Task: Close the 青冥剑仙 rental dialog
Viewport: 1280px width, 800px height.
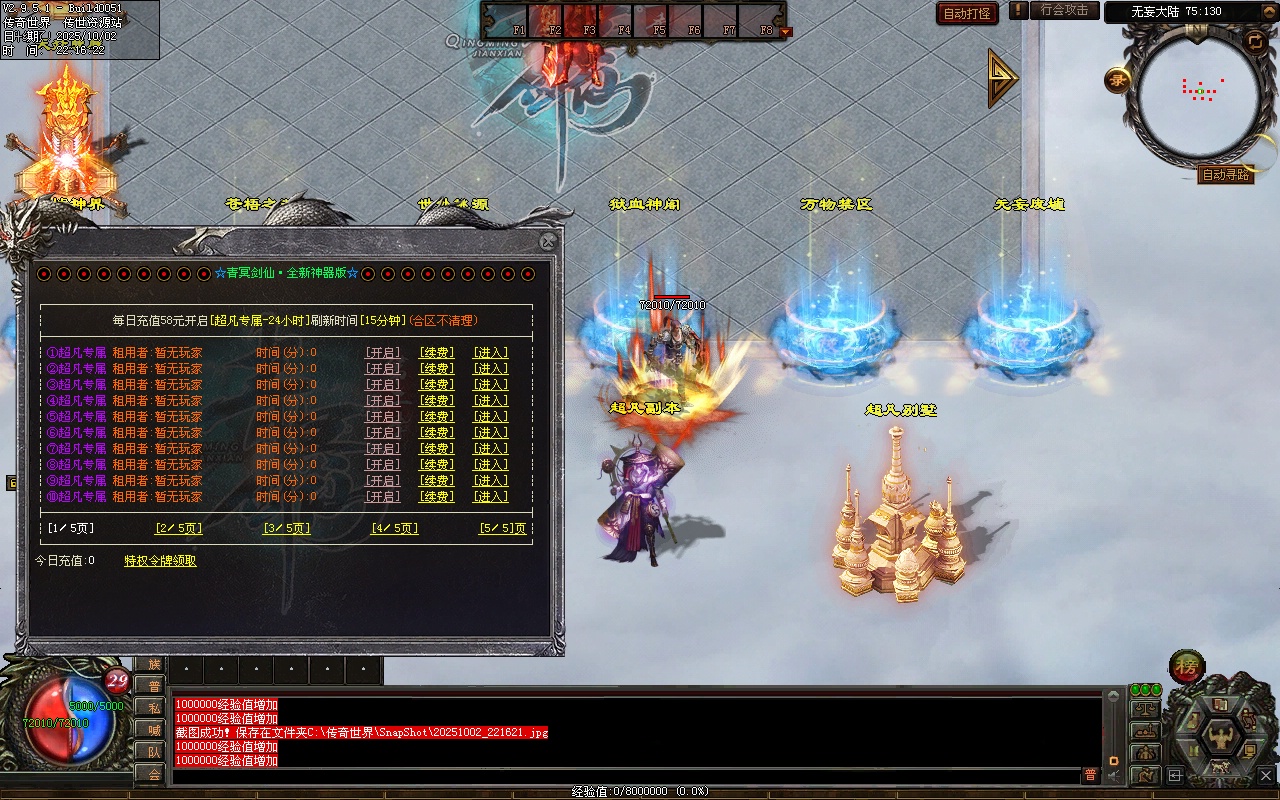Action: pyautogui.click(x=548, y=242)
